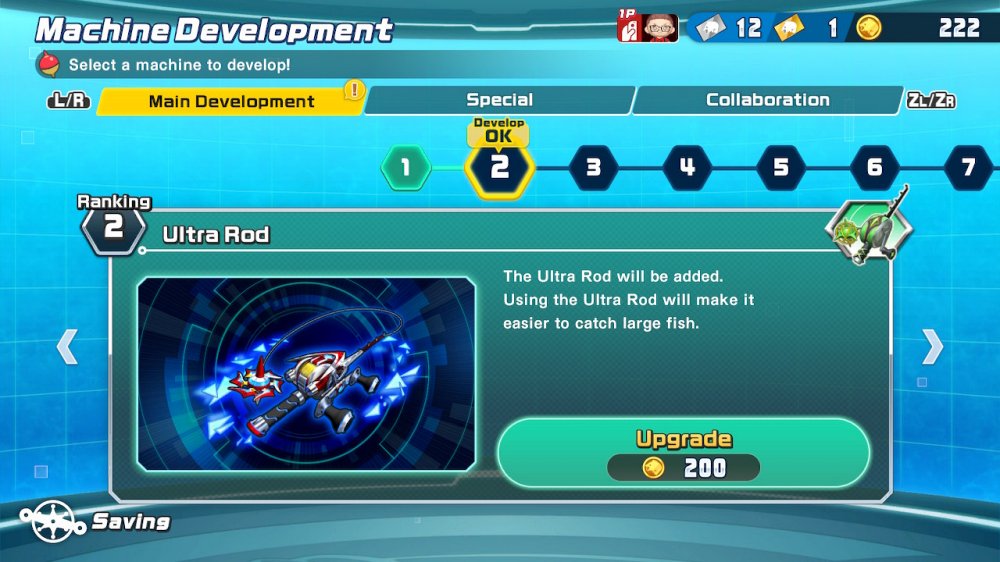View the Ultra Rod preview image

point(306,374)
